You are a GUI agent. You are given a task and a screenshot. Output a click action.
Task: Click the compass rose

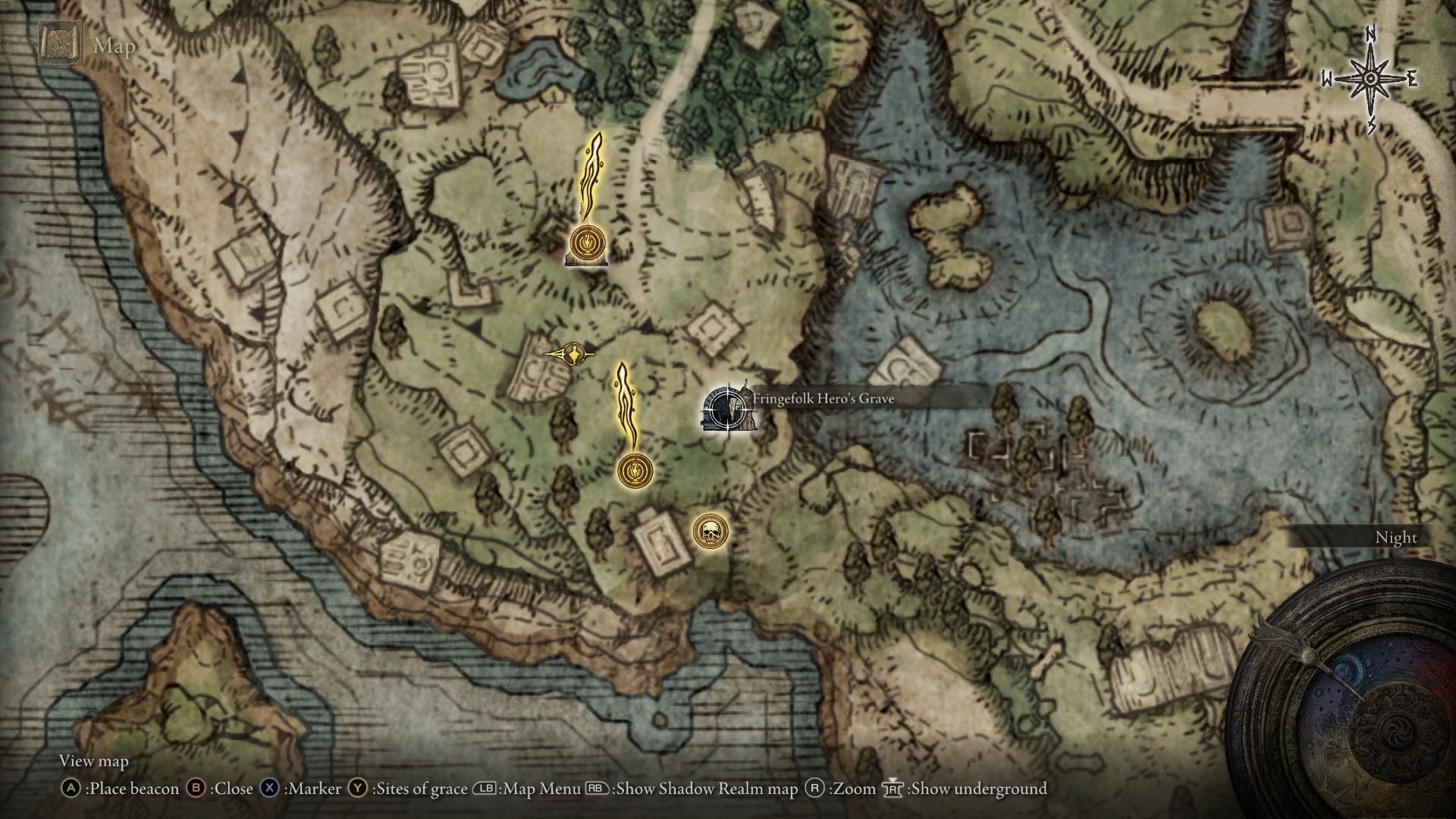pyautogui.click(x=1370, y=80)
